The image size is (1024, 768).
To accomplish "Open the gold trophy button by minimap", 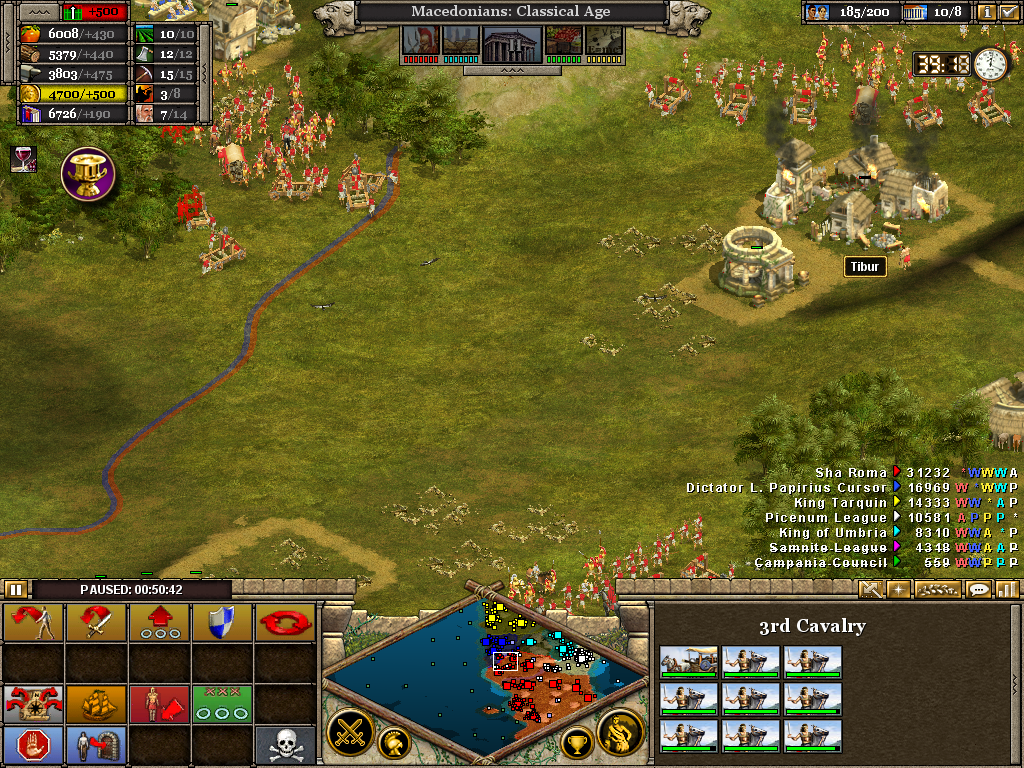I will click(576, 743).
